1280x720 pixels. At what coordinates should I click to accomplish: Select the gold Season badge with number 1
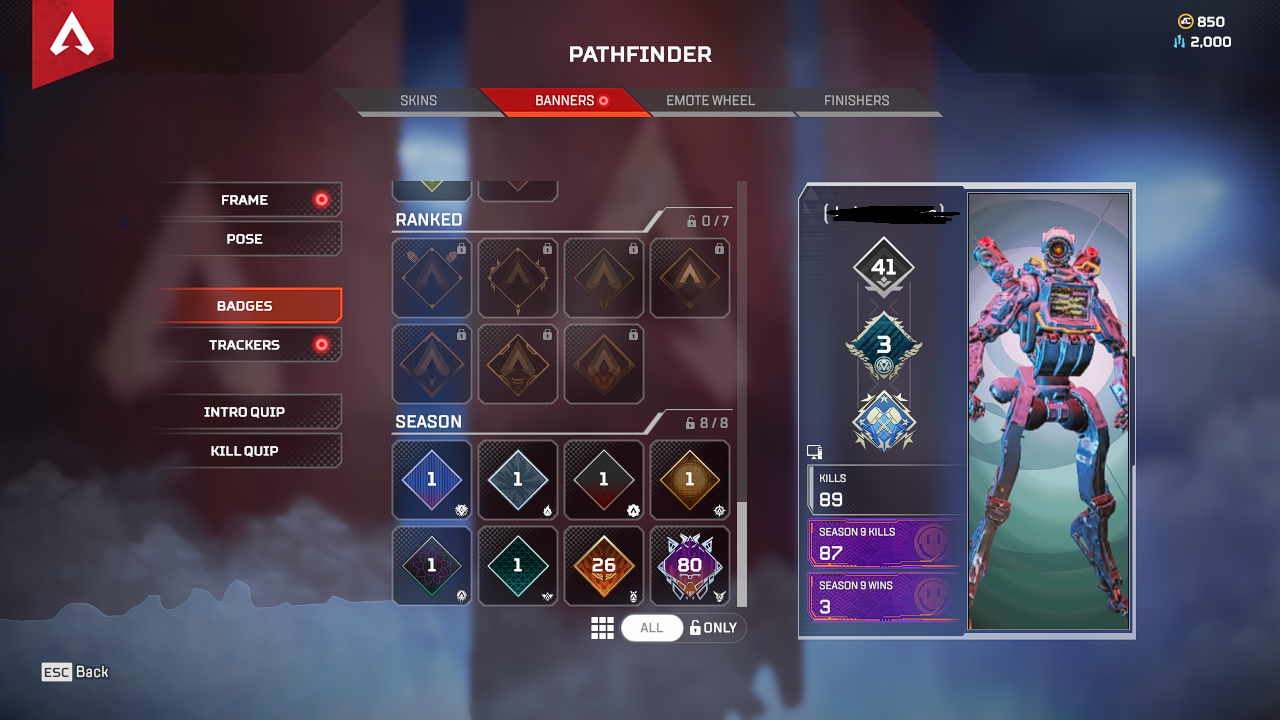(x=690, y=479)
